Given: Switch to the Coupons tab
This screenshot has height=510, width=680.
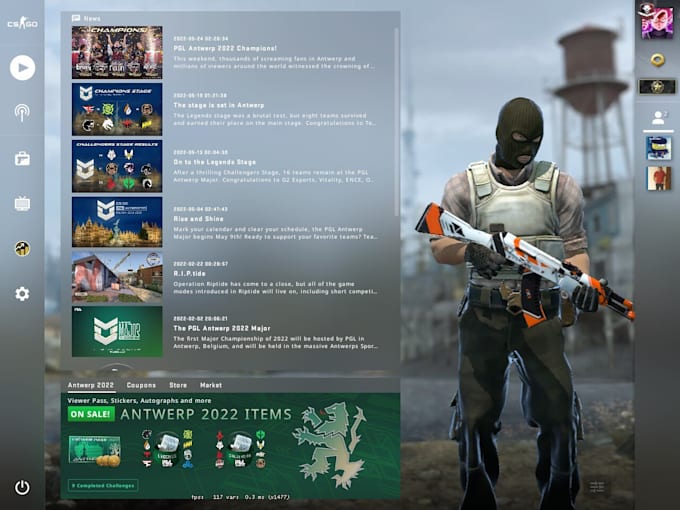Looking at the screenshot, I should pyautogui.click(x=141, y=385).
